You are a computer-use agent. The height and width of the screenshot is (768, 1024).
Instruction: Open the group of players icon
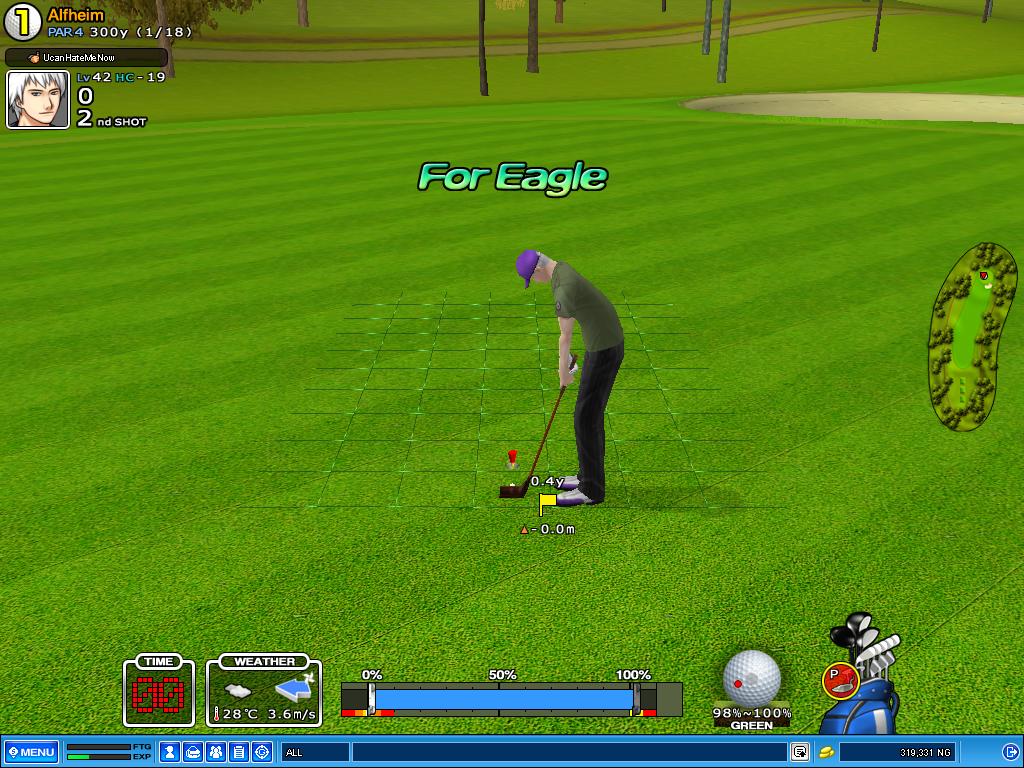coord(216,752)
